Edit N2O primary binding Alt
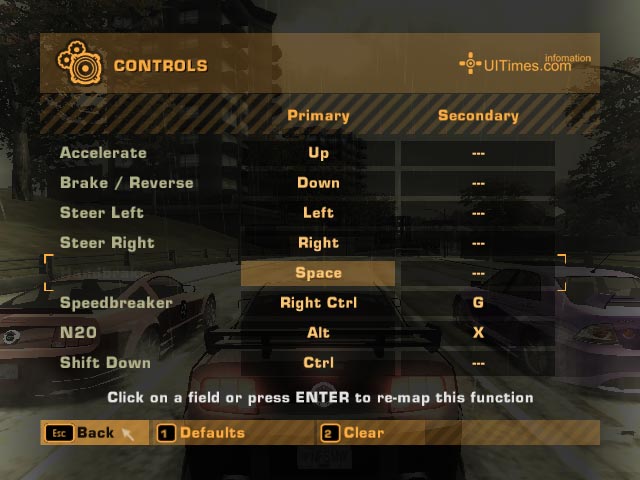640x480 pixels. point(318,333)
